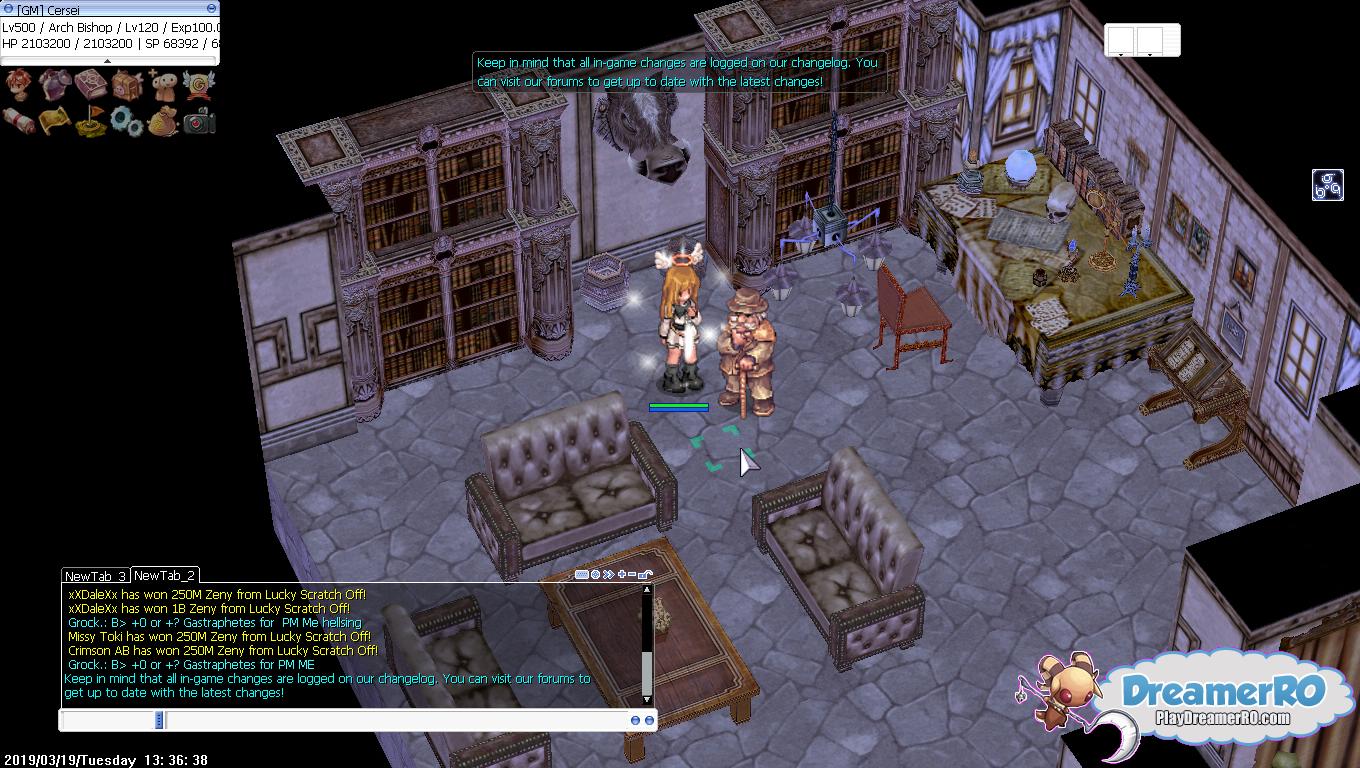Open equipment via the purple armor icon

click(54, 85)
